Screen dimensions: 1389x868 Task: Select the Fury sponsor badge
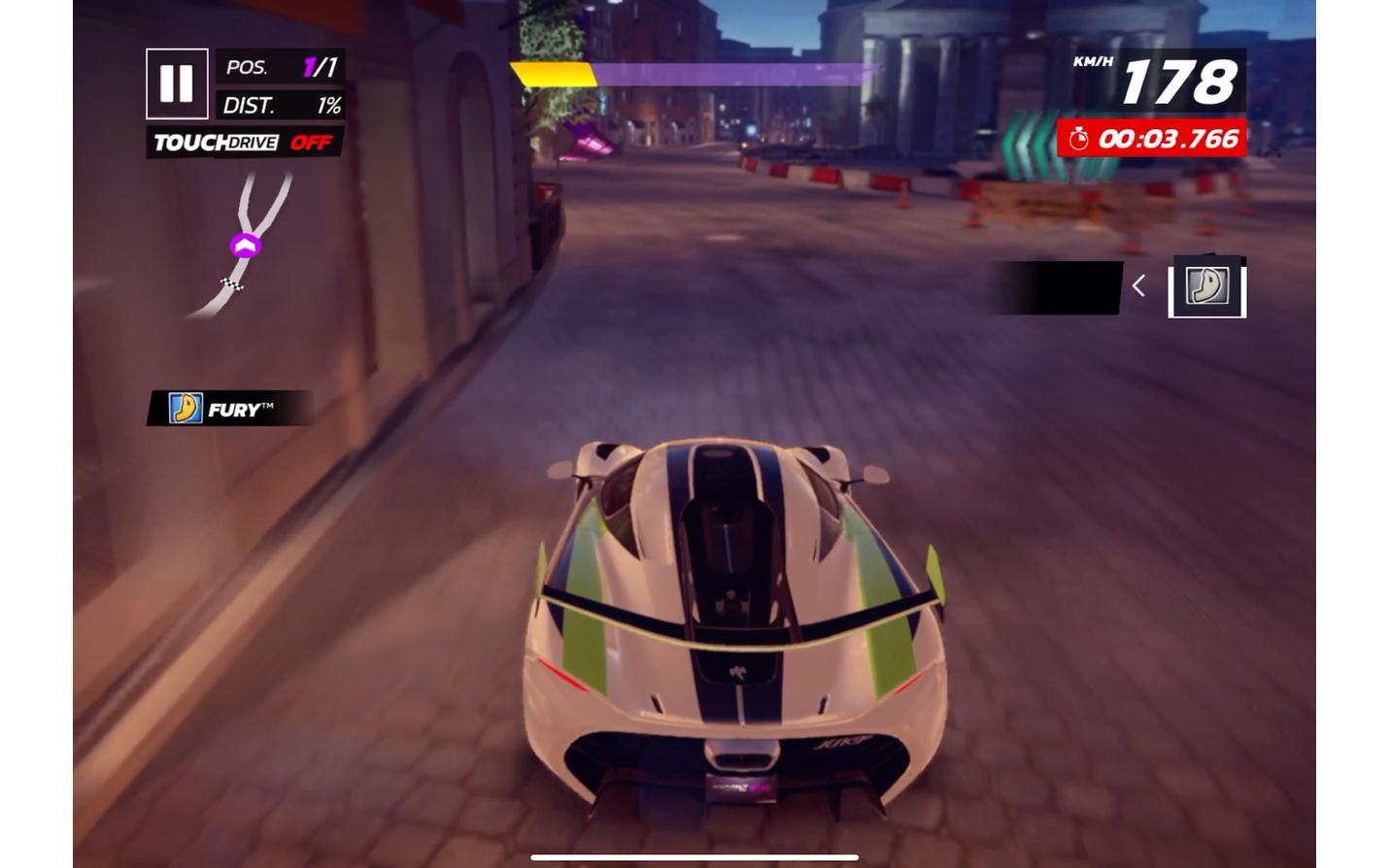[230, 409]
